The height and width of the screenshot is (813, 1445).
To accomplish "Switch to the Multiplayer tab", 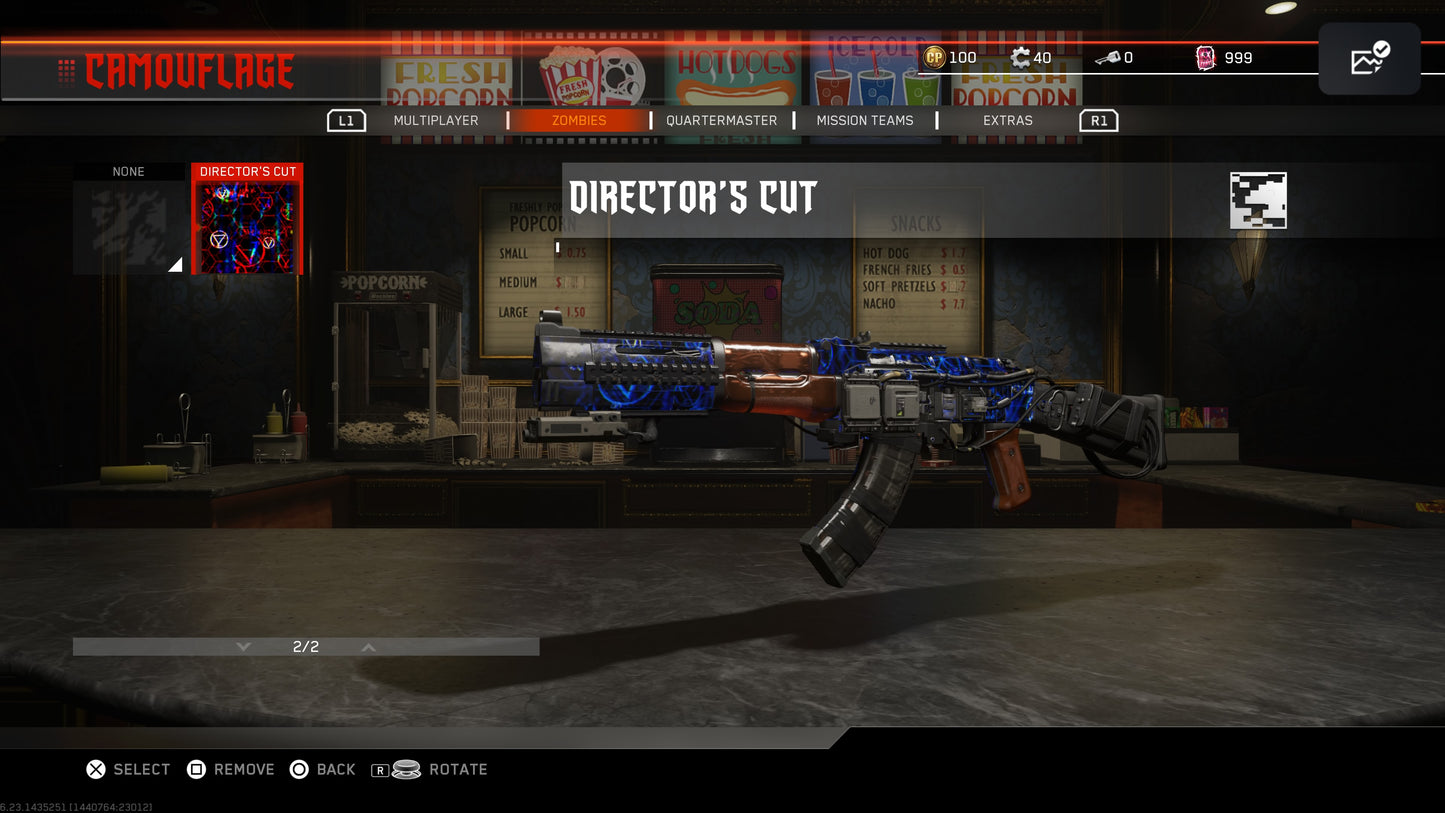I will coord(438,120).
